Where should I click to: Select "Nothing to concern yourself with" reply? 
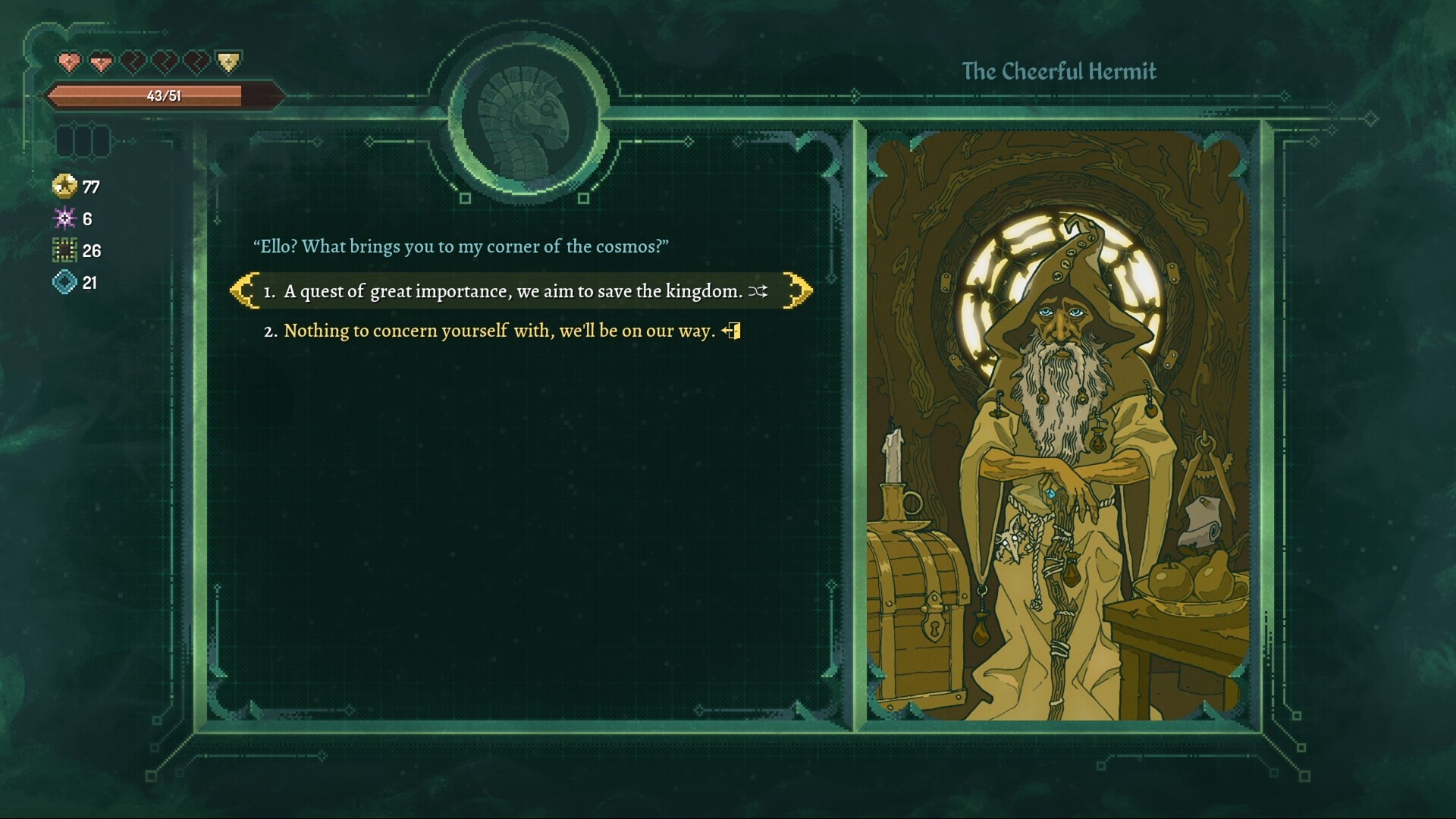tap(499, 331)
